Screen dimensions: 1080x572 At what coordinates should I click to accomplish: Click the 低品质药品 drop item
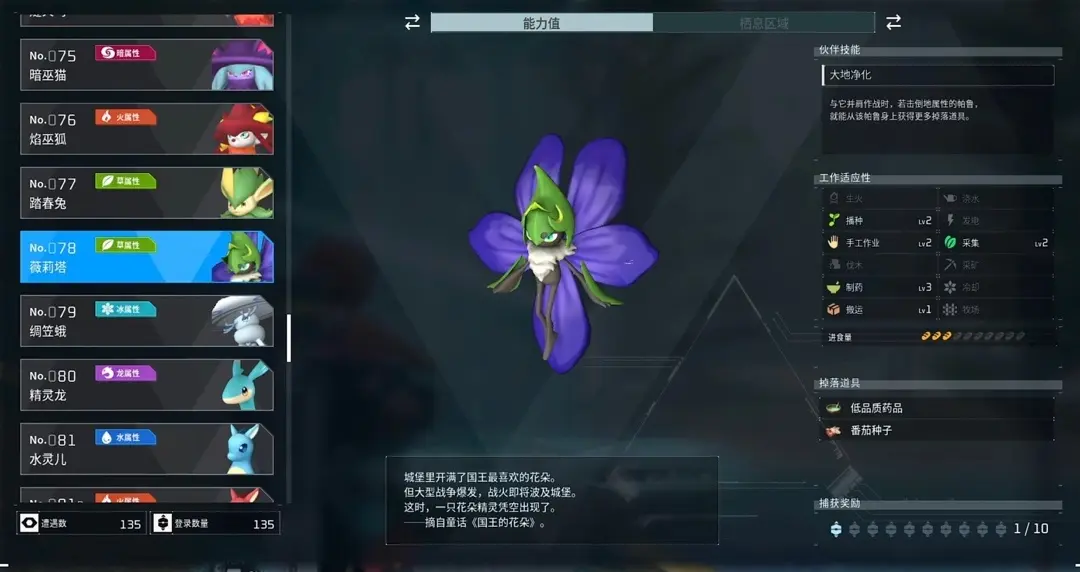click(935, 408)
